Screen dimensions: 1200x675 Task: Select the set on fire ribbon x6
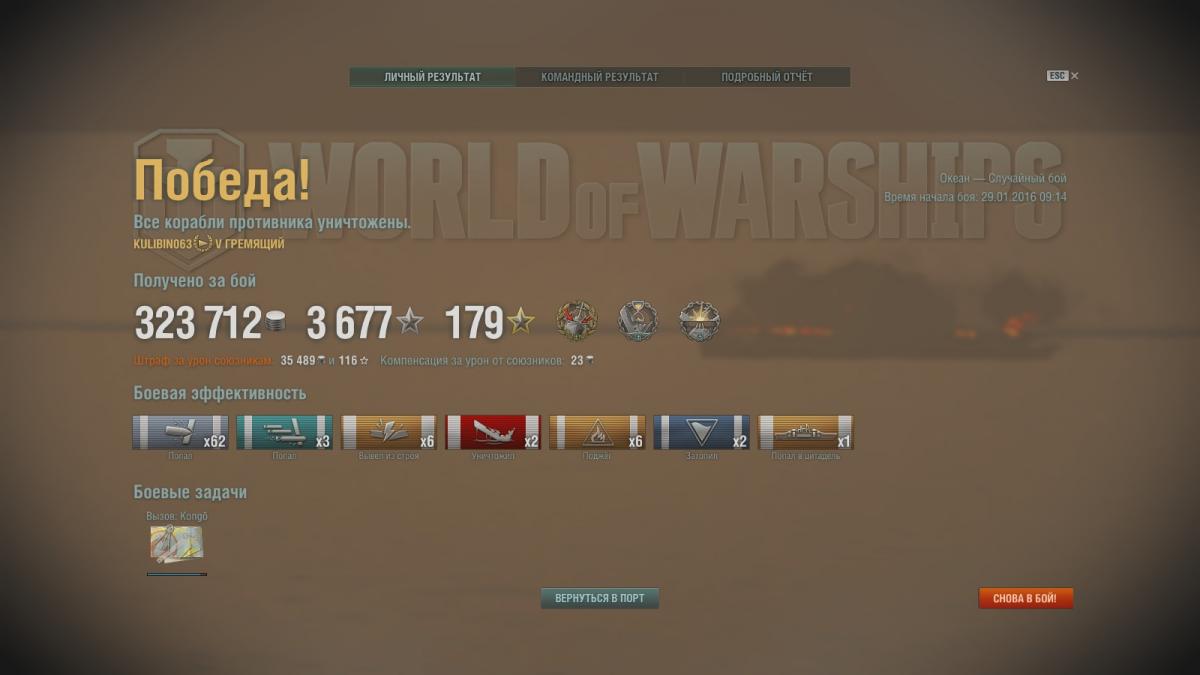597,433
